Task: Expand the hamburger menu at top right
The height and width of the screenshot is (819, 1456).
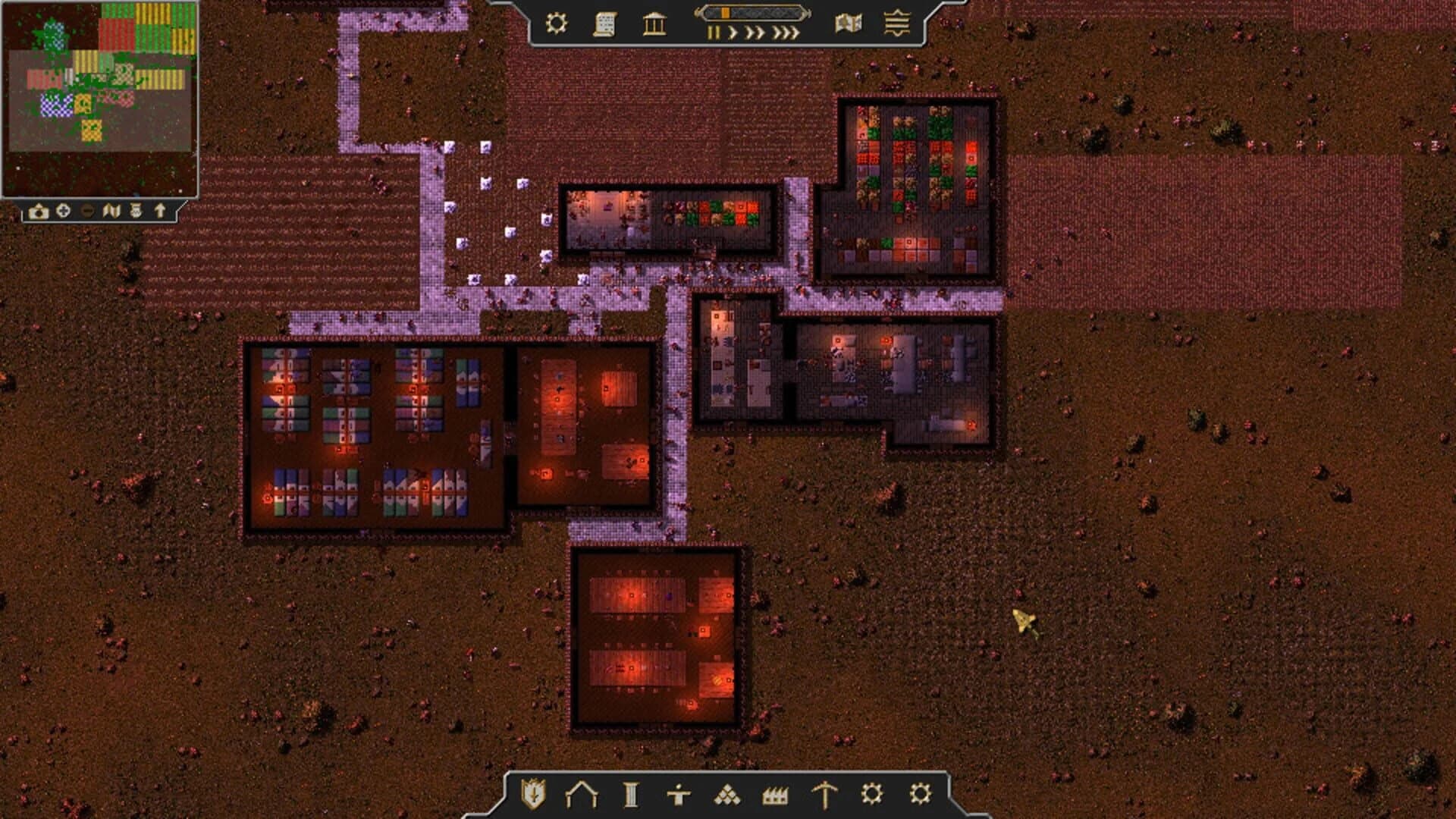Action: [x=895, y=22]
